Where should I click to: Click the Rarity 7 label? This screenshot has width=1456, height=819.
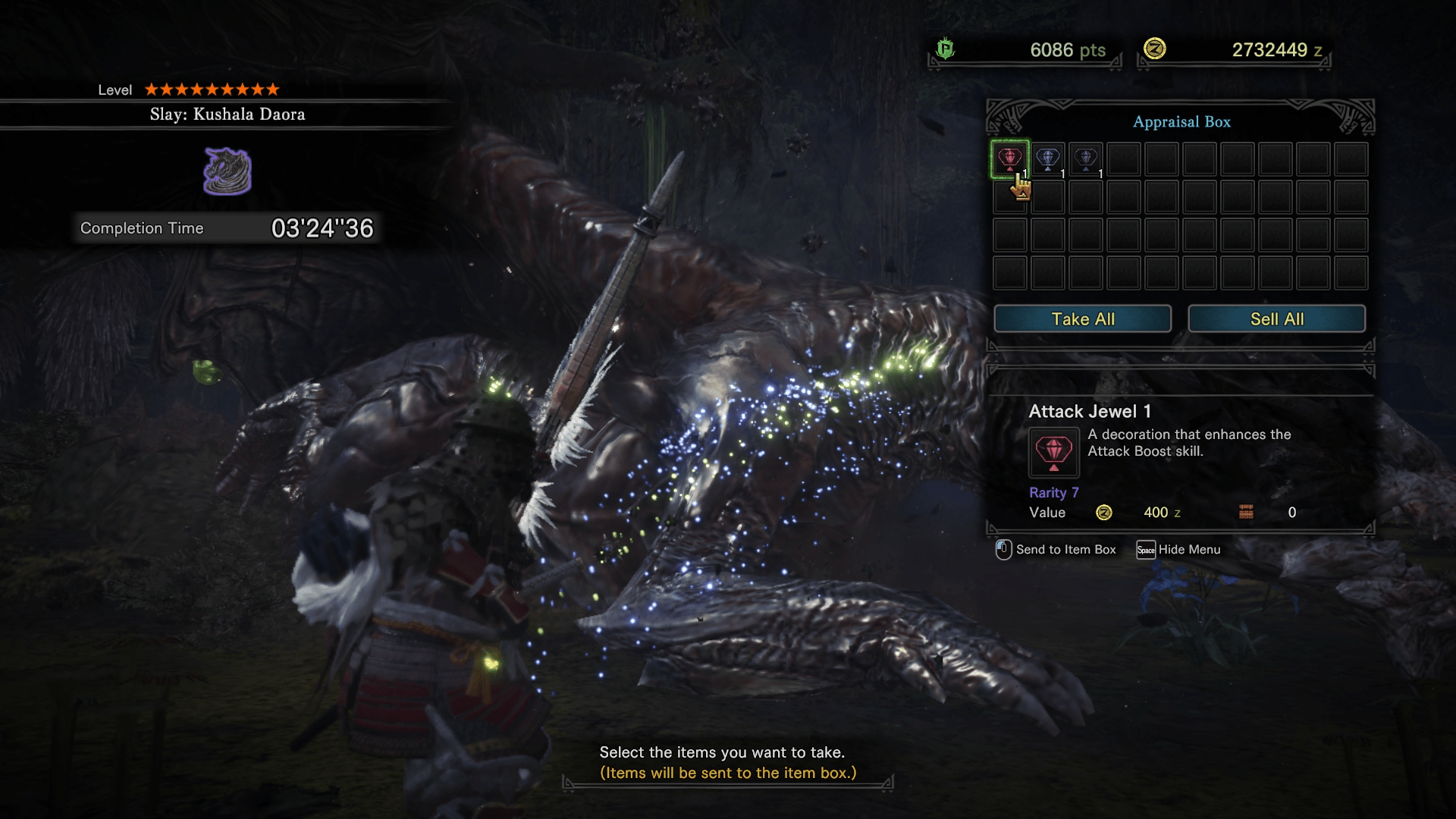[1054, 492]
